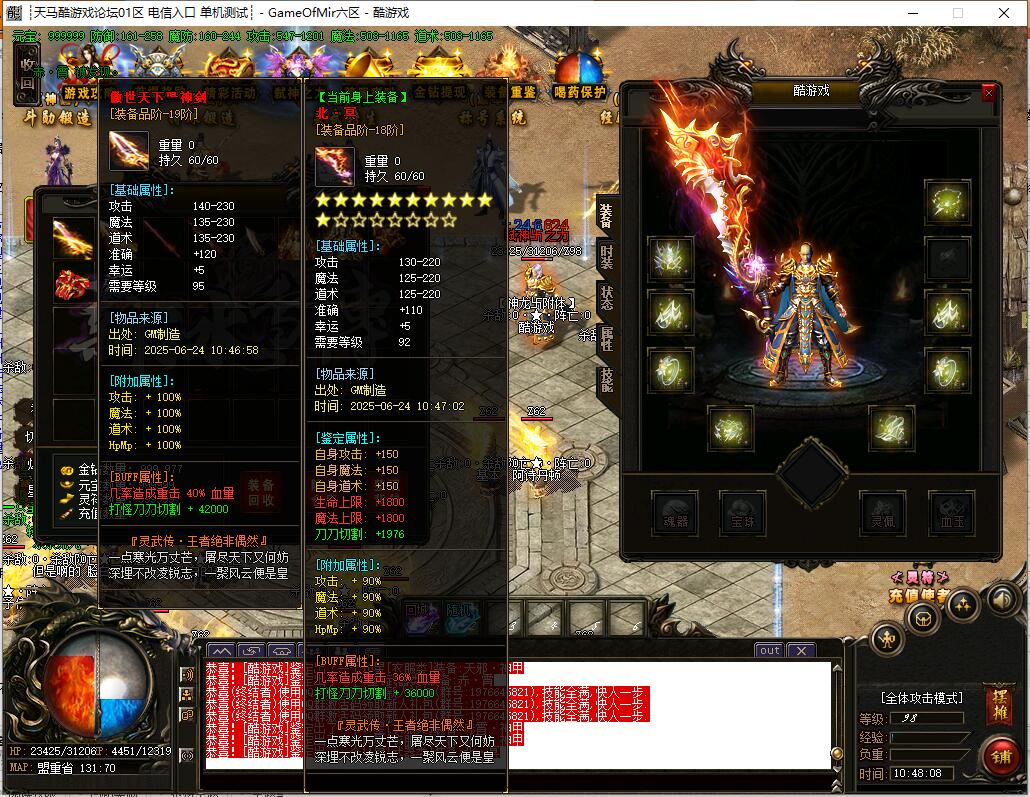The width and height of the screenshot is (1030, 797).
Task: Select the 魂器 equipment slot
Action: (674, 513)
